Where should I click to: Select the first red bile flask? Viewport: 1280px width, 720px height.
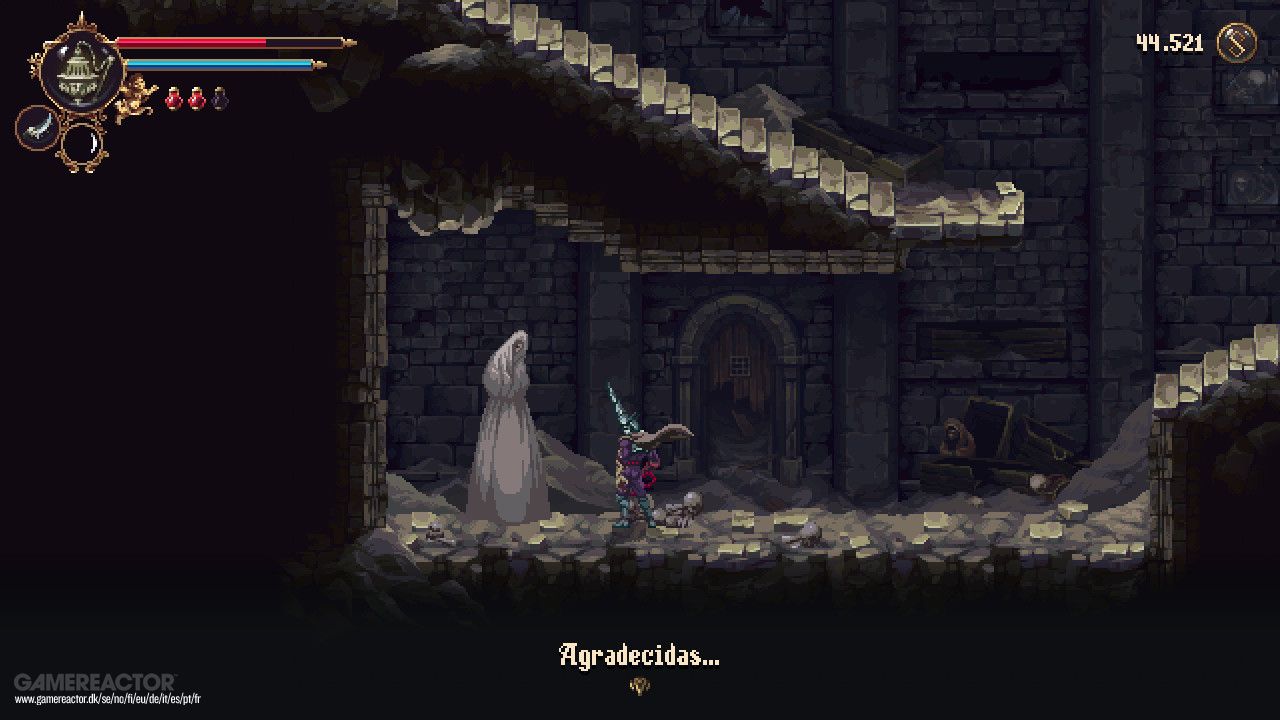(x=173, y=97)
